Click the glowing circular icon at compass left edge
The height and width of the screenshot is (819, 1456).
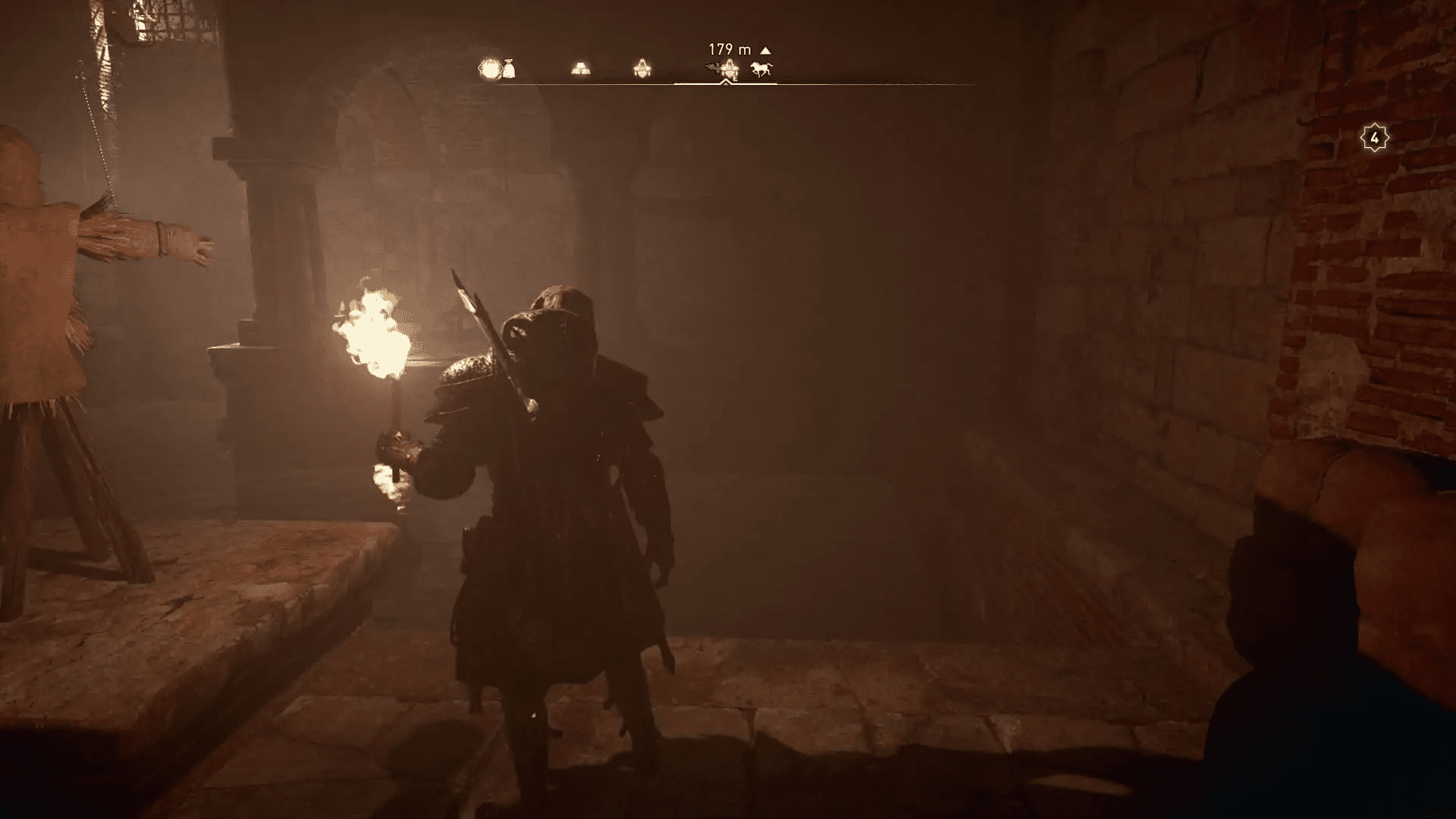pos(489,68)
